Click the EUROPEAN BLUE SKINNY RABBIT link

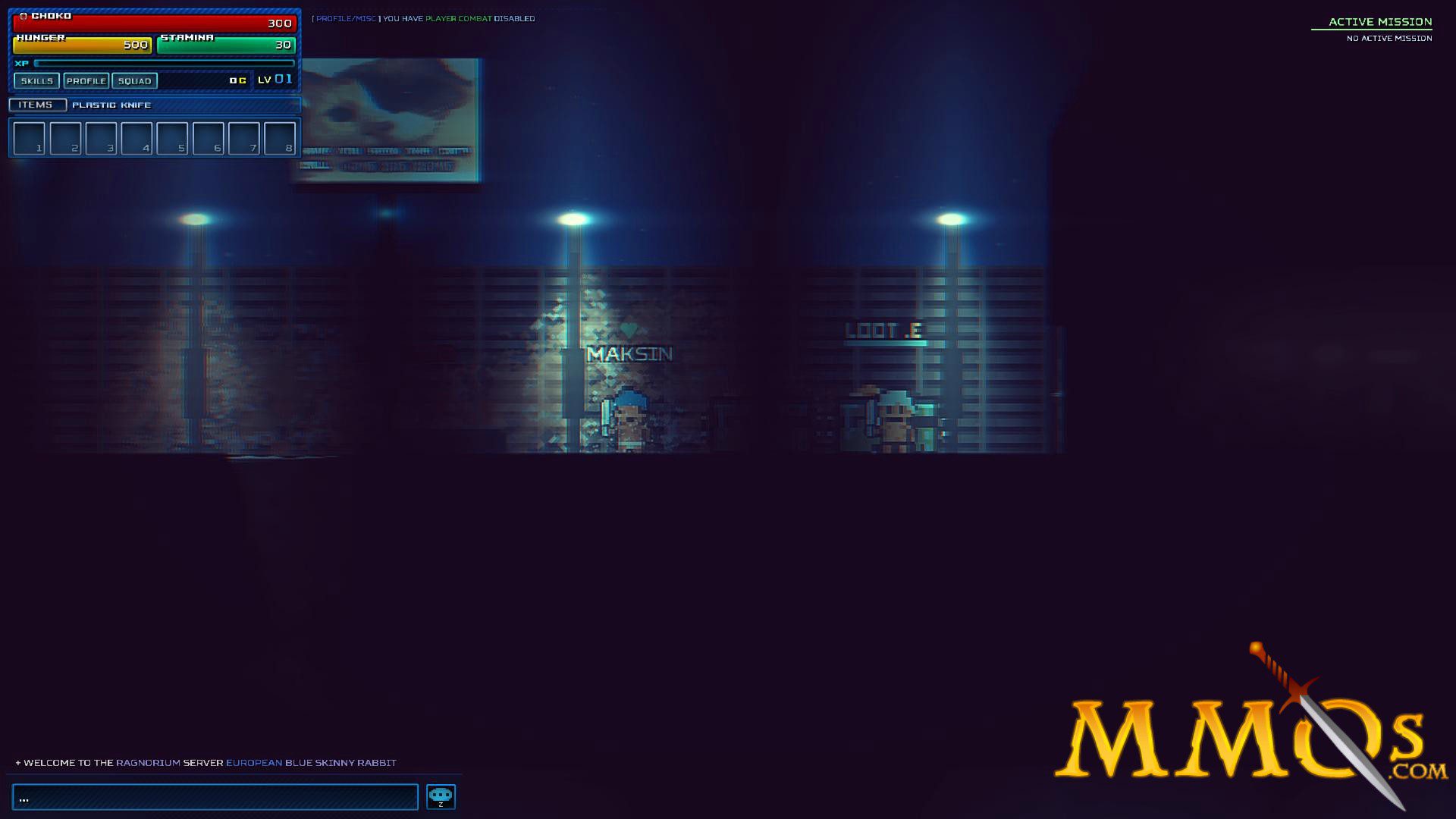[312, 763]
